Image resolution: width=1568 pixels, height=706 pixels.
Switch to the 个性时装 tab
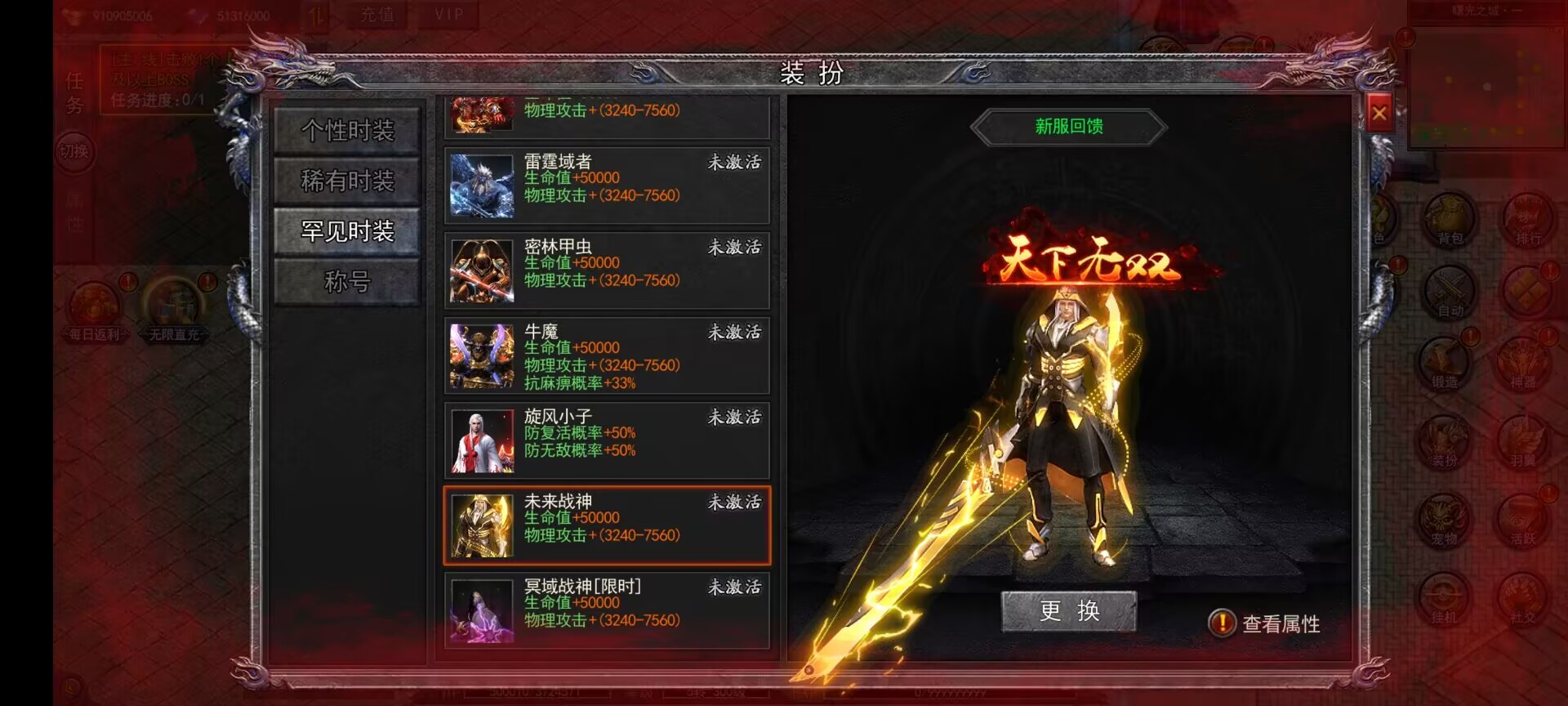[x=350, y=131]
